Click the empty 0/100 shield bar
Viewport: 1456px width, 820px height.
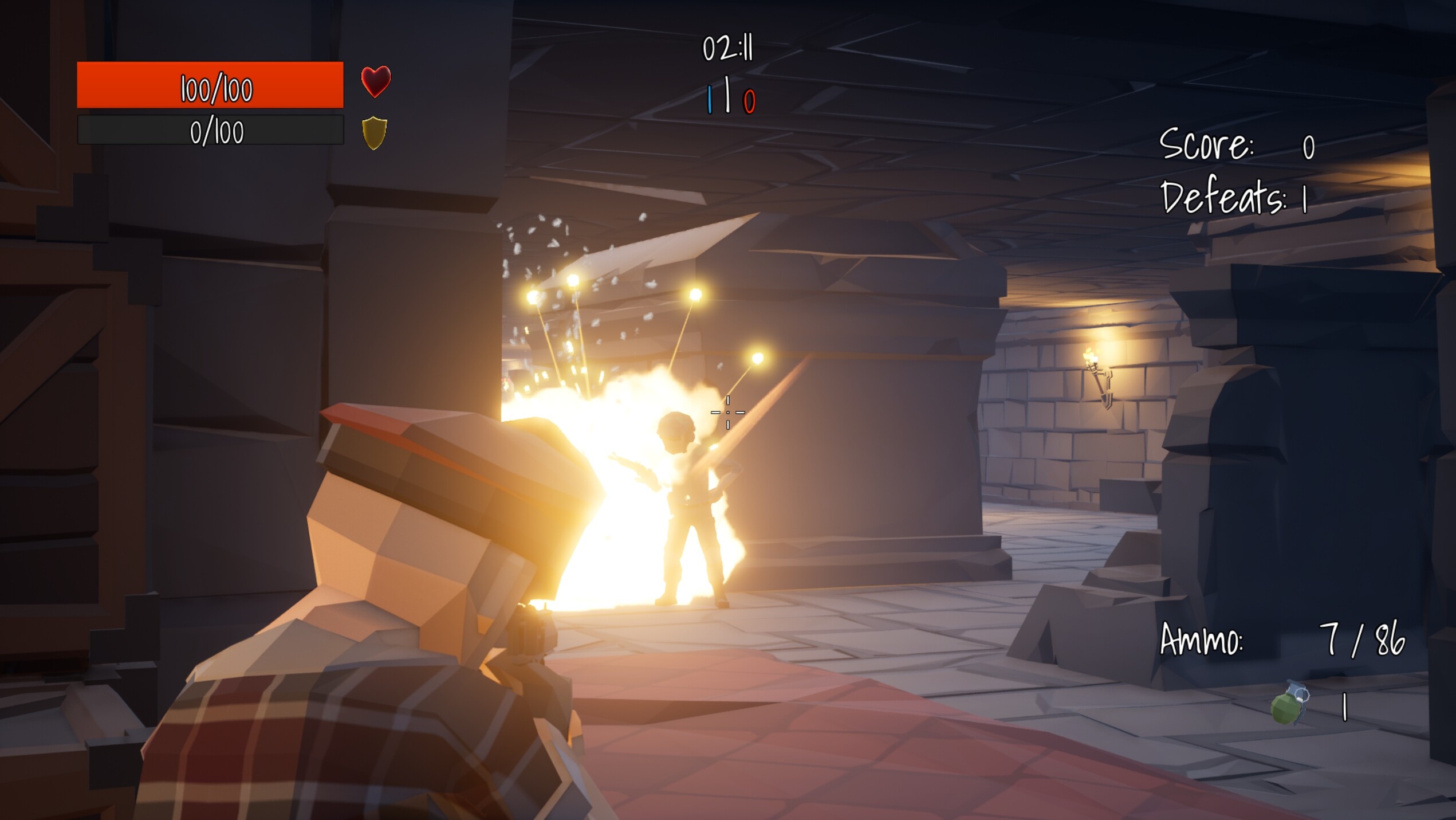[212, 131]
